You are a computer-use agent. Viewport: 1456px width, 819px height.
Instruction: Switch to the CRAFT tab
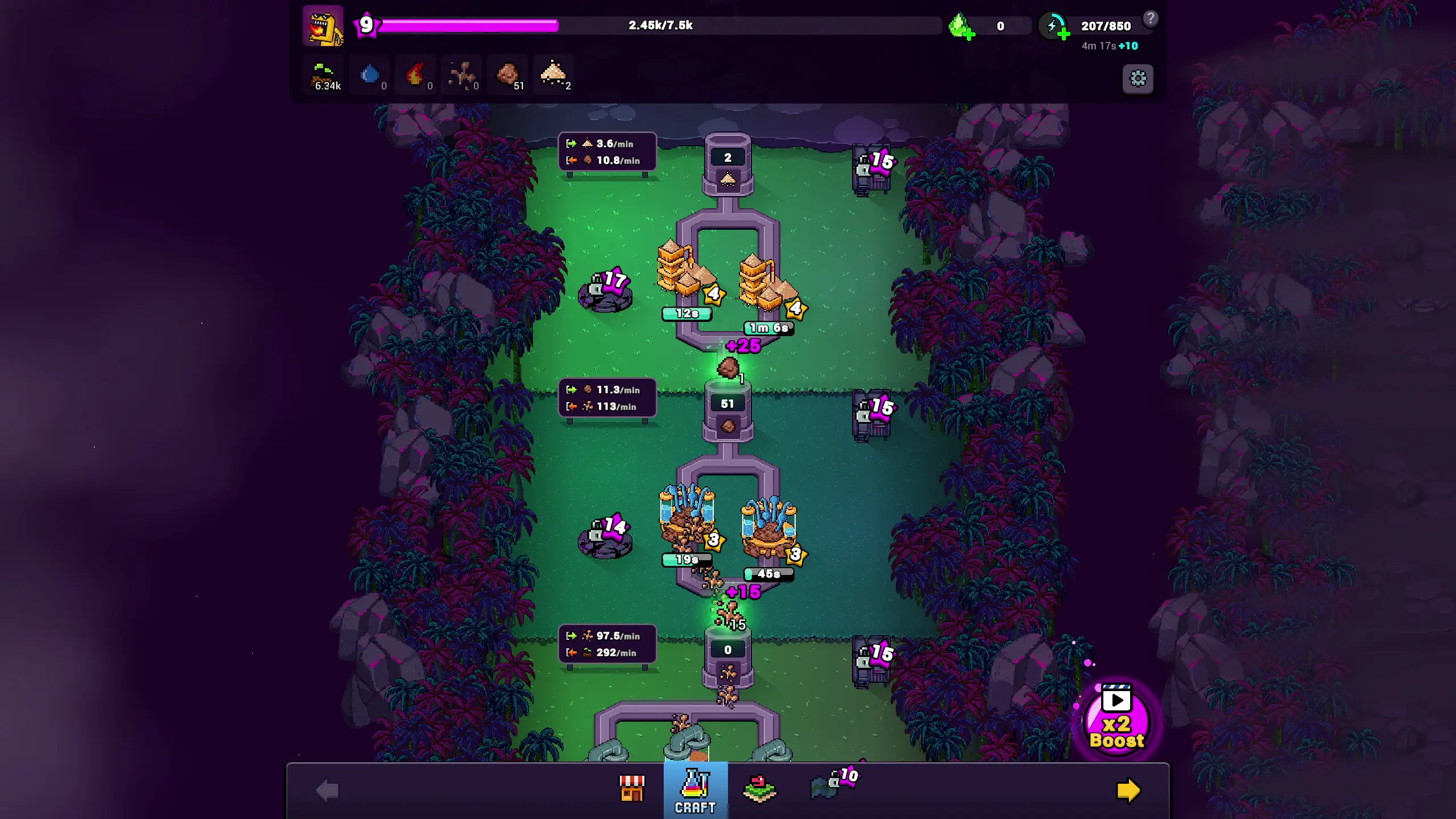695,790
